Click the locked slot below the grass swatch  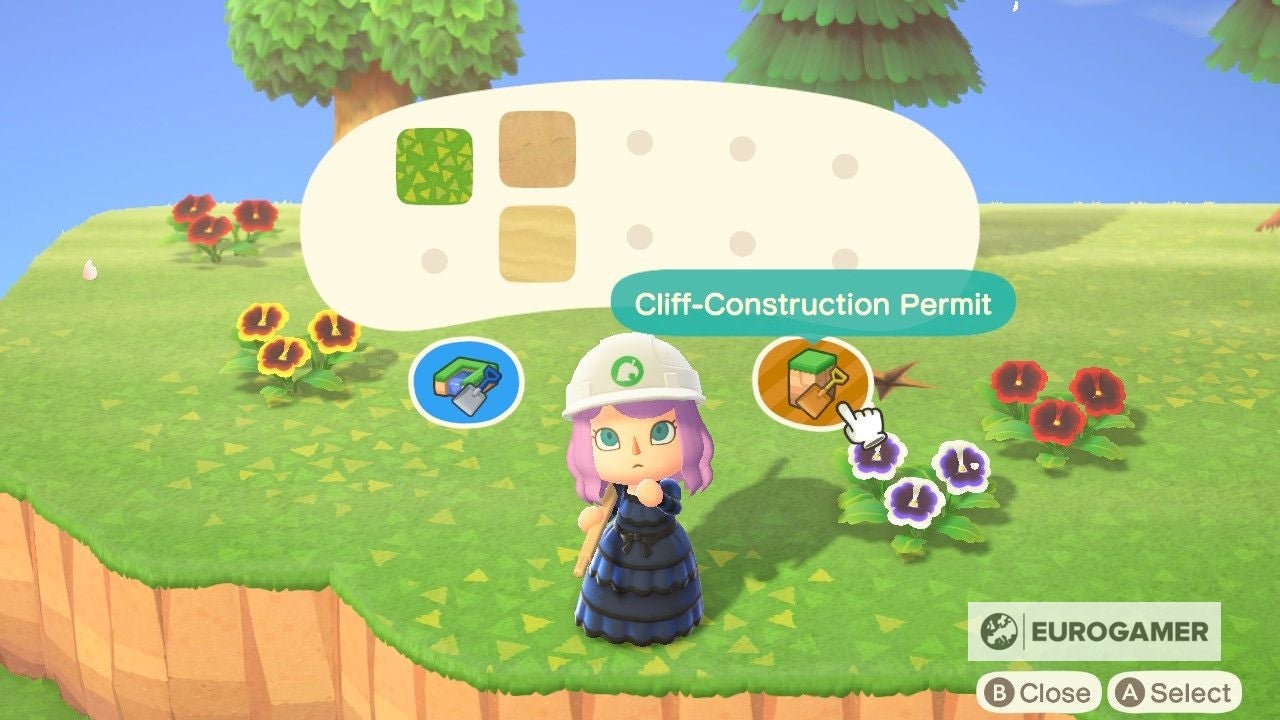436,262
